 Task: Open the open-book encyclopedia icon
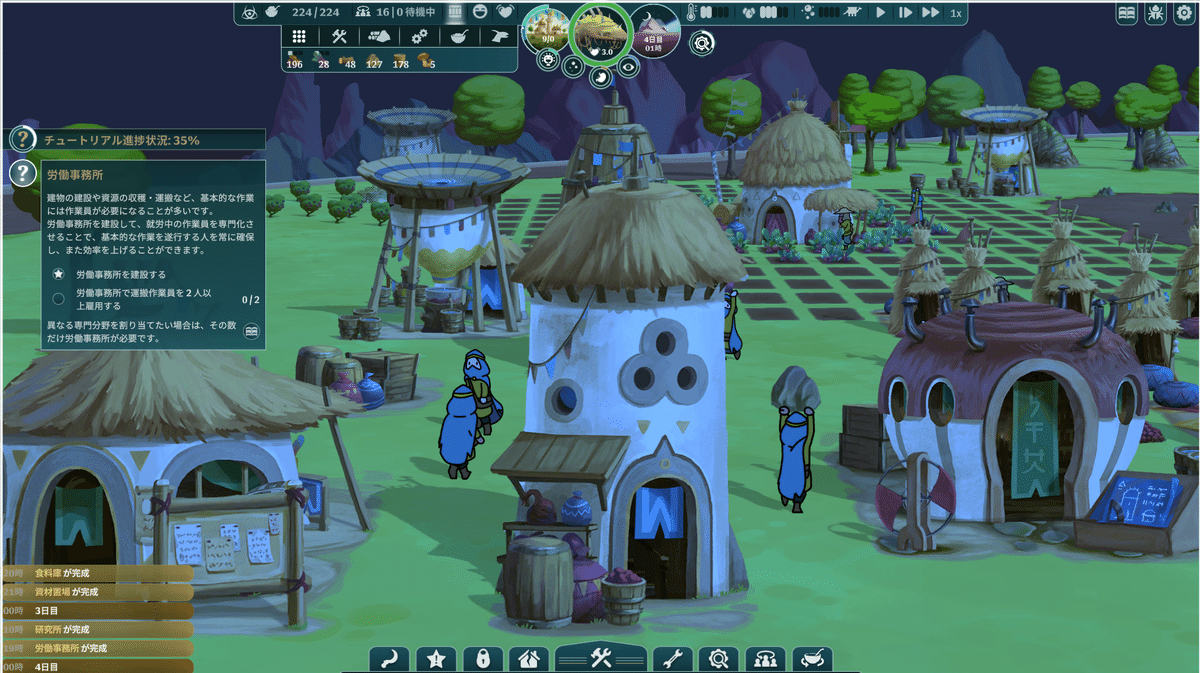(1127, 13)
